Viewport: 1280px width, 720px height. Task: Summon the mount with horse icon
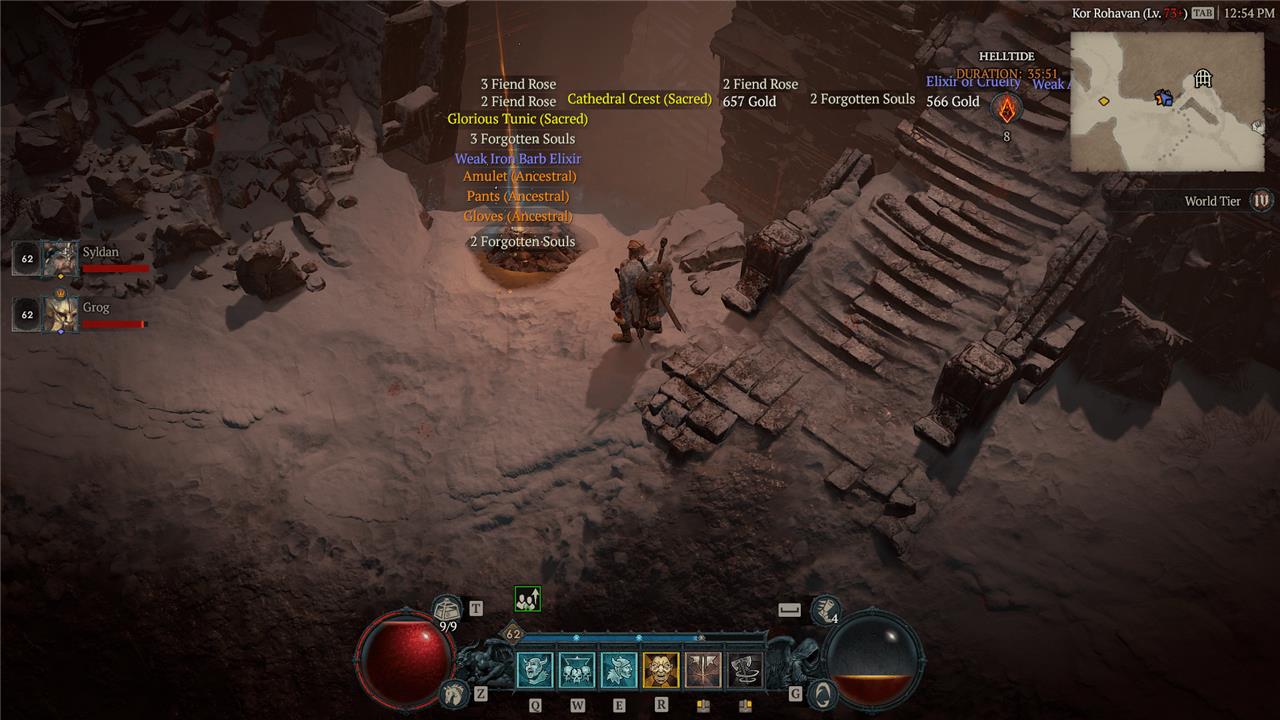454,692
